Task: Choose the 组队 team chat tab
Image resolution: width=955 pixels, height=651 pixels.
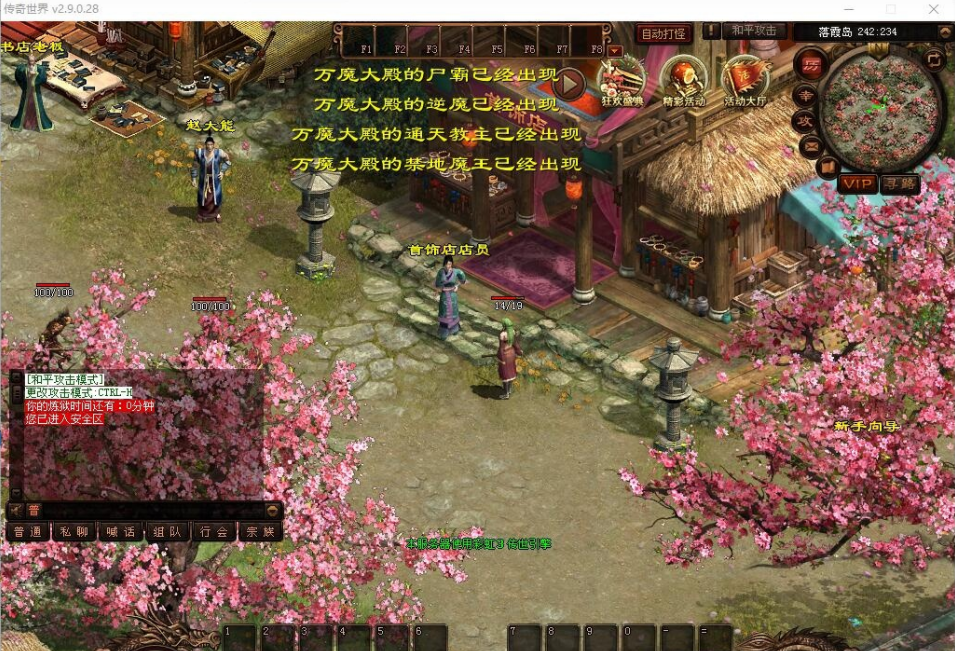Action: point(167,531)
